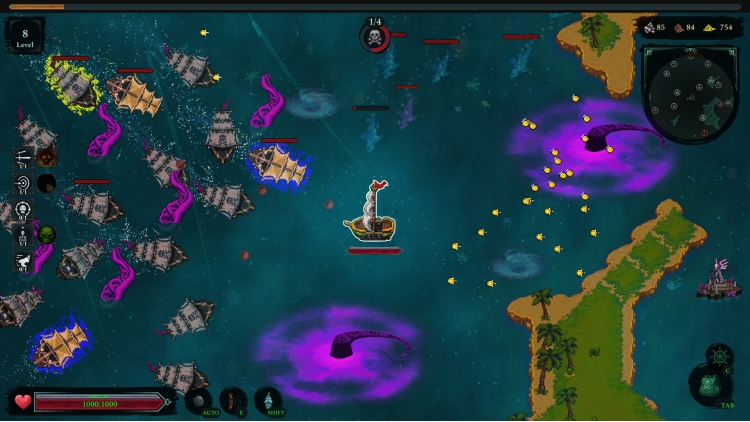Open the green treasure map icon
Image resolution: width=750 pixels, height=422 pixels.
[707, 385]
